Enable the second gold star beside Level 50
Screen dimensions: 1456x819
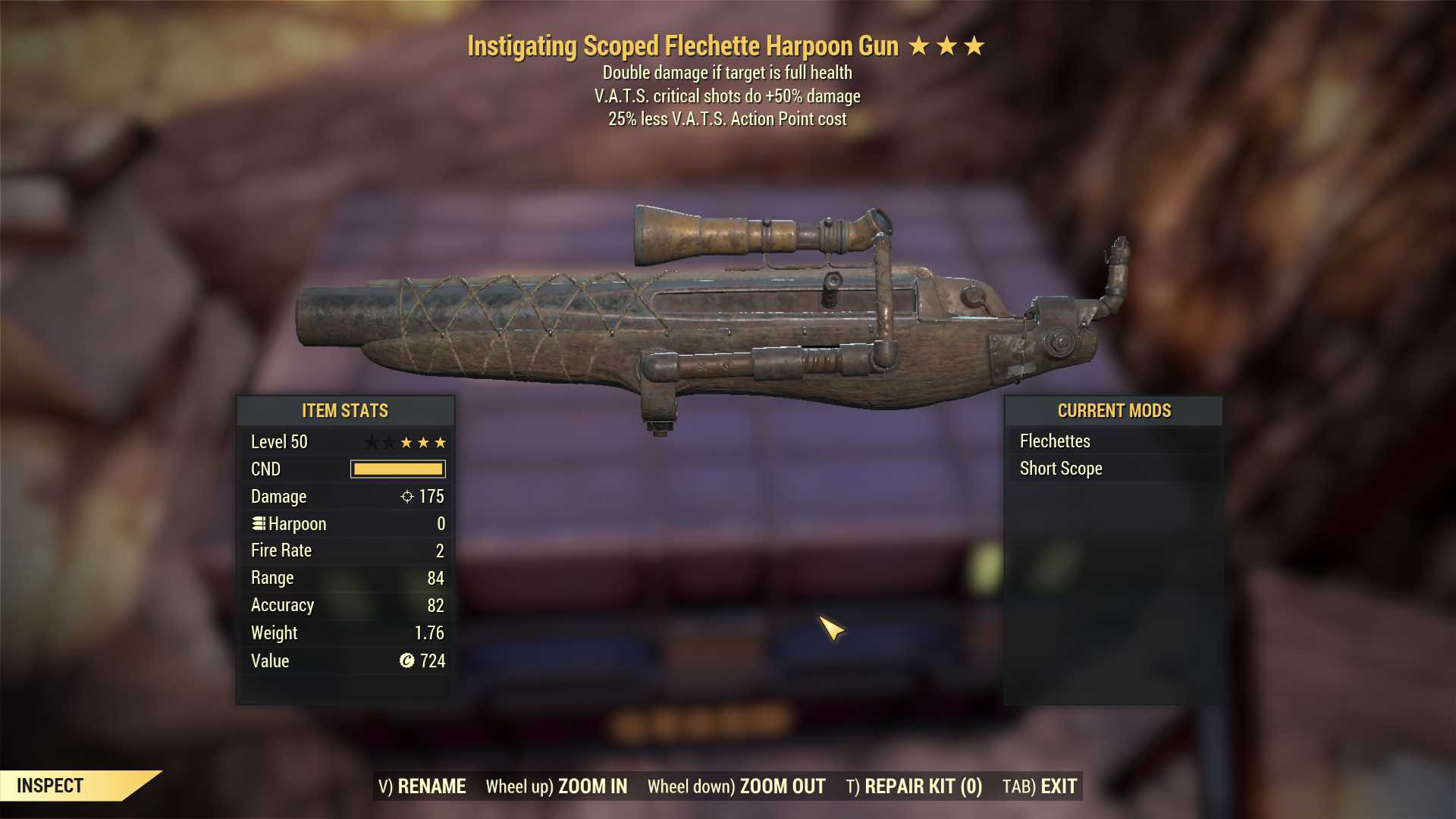click(x=424, y=442)
